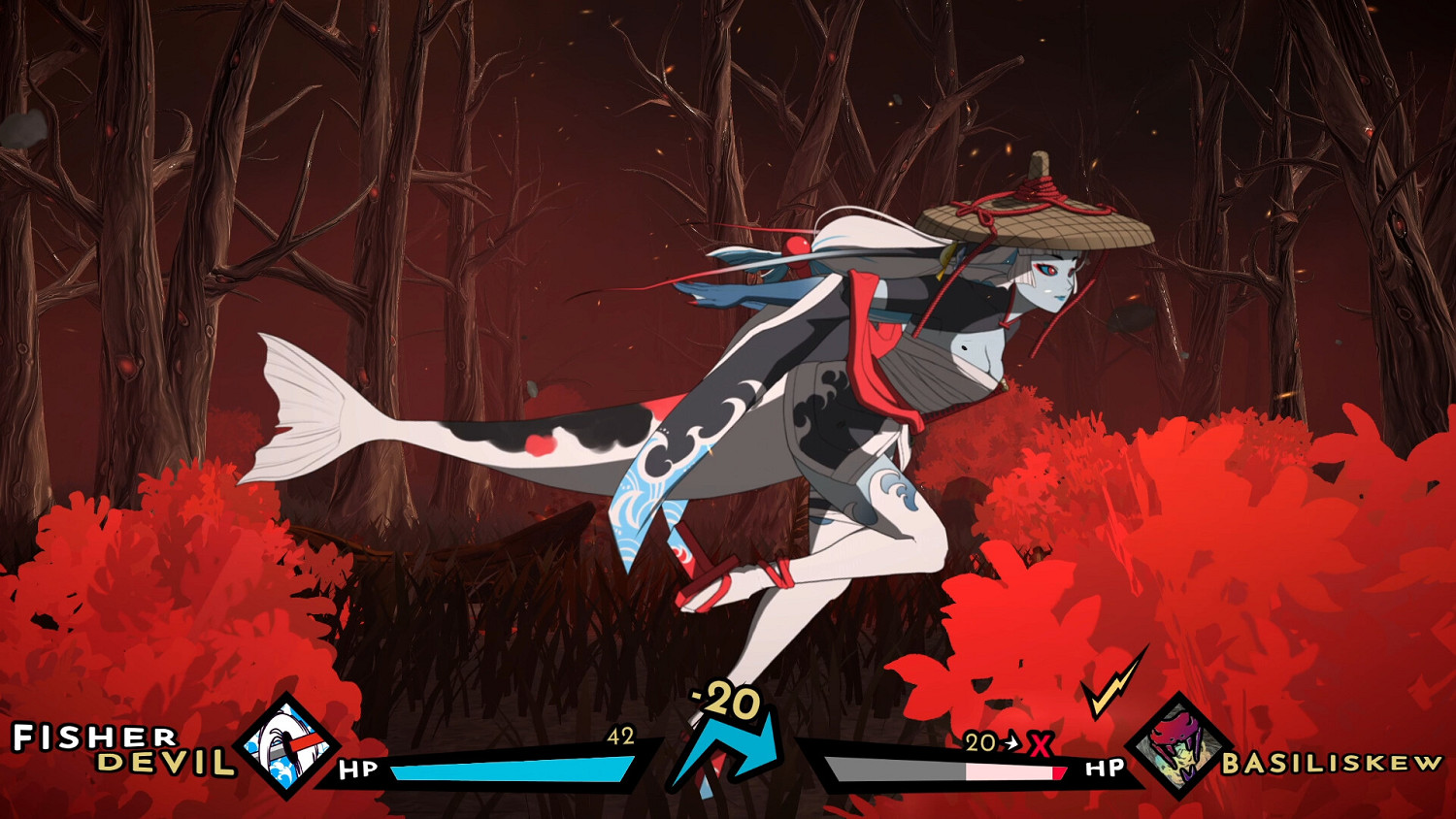This screenshot has height=819, width=1456.
Task: Click the 20 number near Basiliskew's HP bar
Action: point(983,743)
